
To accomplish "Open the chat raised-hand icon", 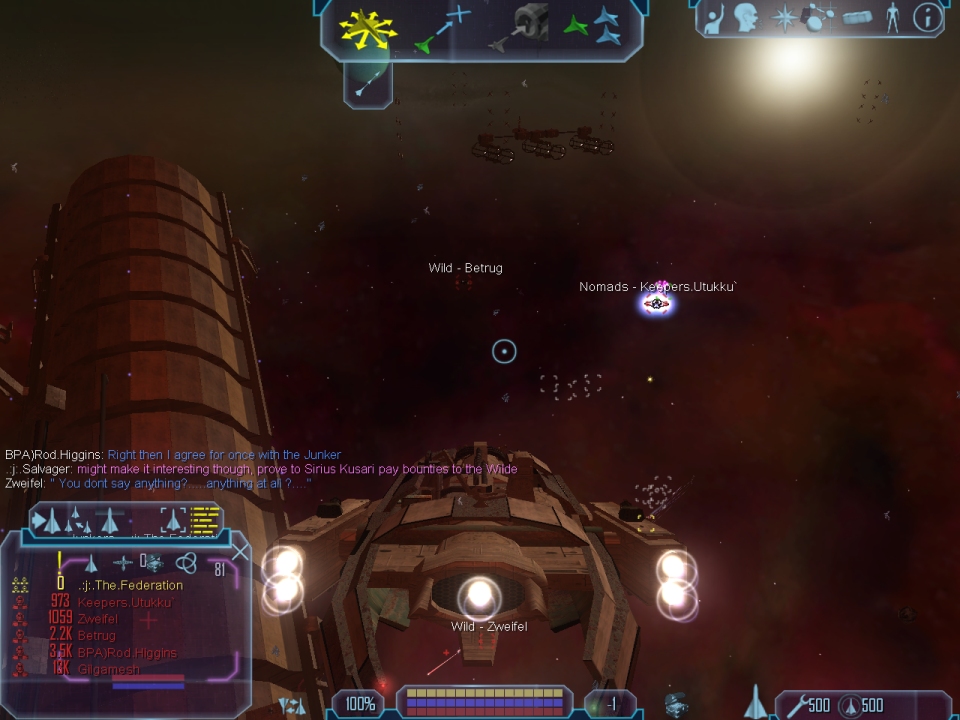I will pos(713,18).
